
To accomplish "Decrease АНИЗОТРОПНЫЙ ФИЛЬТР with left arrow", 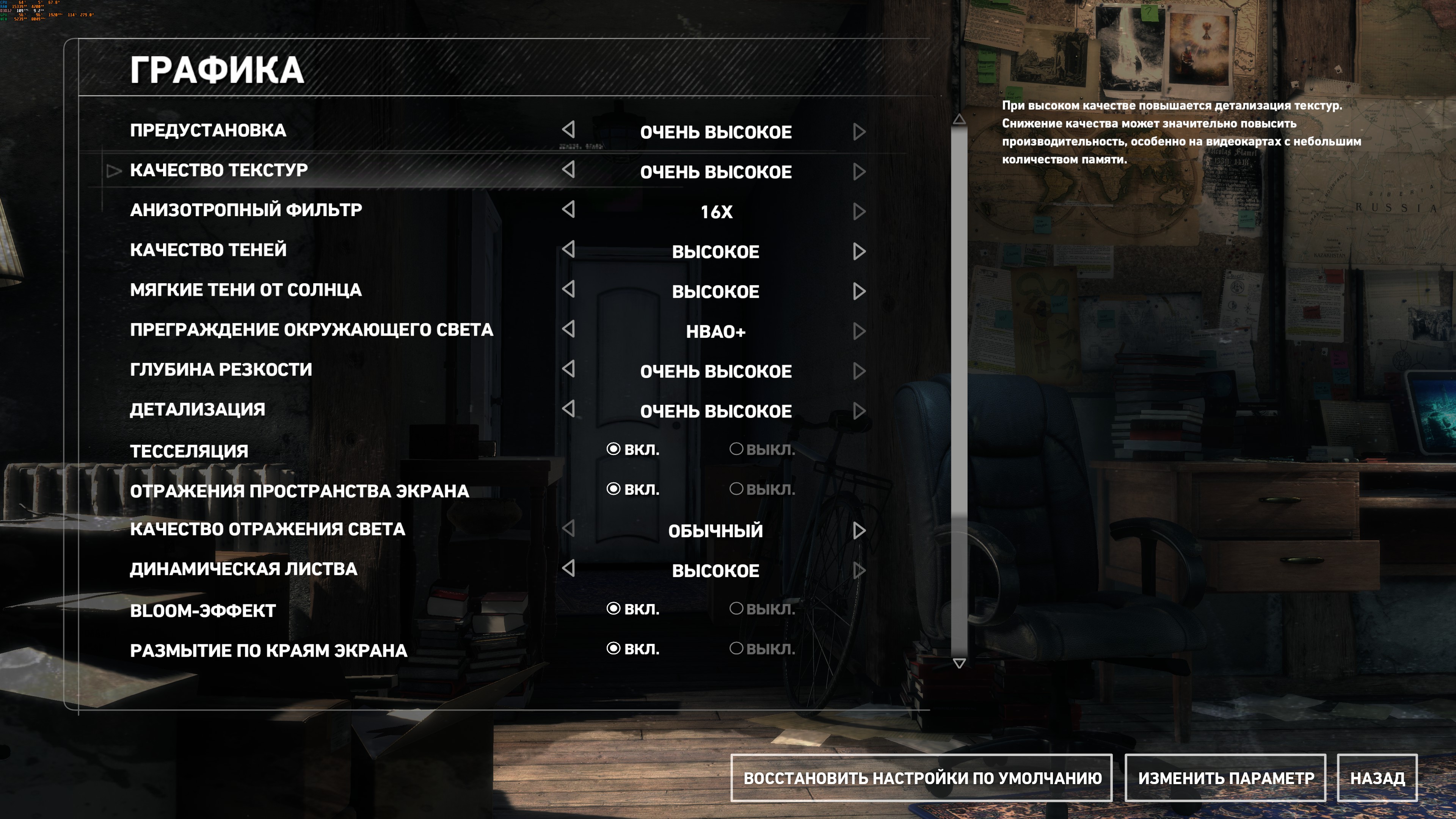I will [569, 210].
